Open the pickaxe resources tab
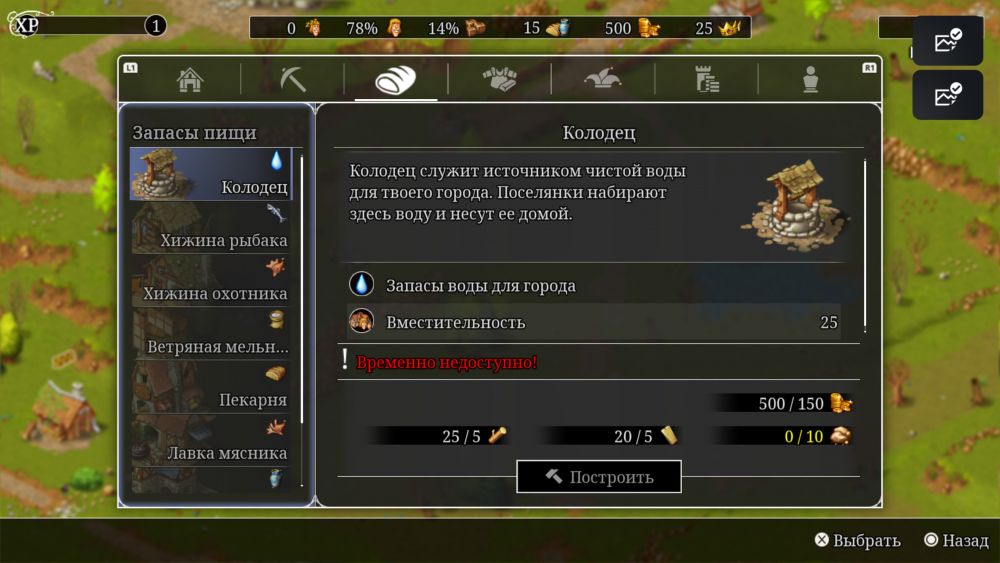Screen dimensions: 1000x563 [x=293, y=80]
